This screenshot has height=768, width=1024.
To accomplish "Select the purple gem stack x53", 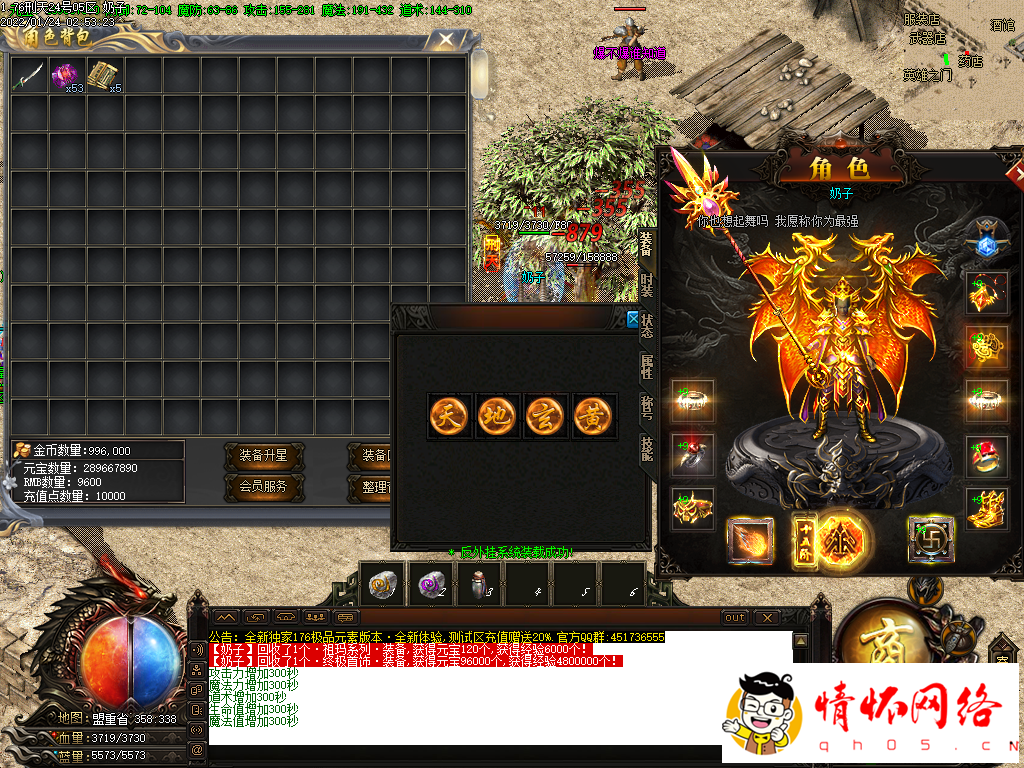I will (66, 76).
